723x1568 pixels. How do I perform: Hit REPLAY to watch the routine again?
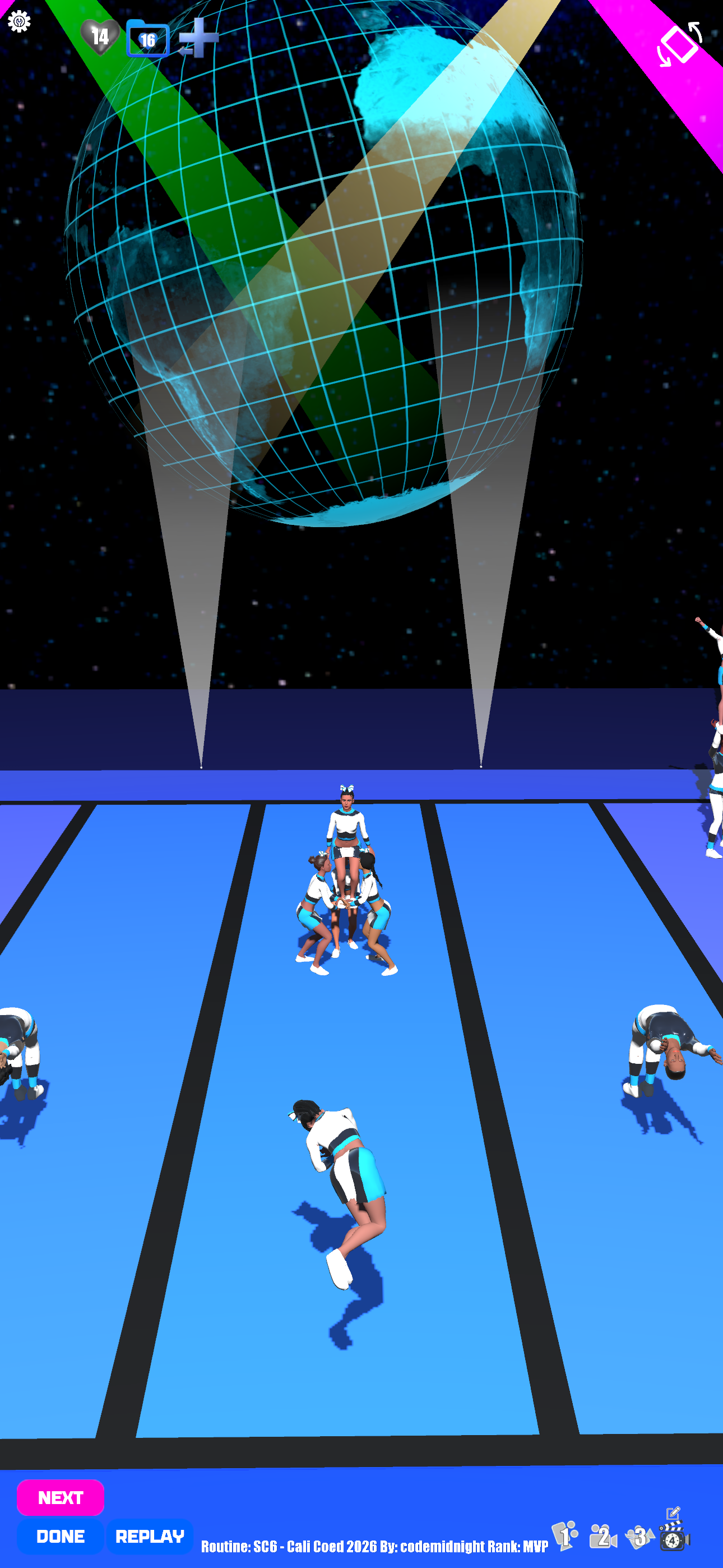(150, 1537)
